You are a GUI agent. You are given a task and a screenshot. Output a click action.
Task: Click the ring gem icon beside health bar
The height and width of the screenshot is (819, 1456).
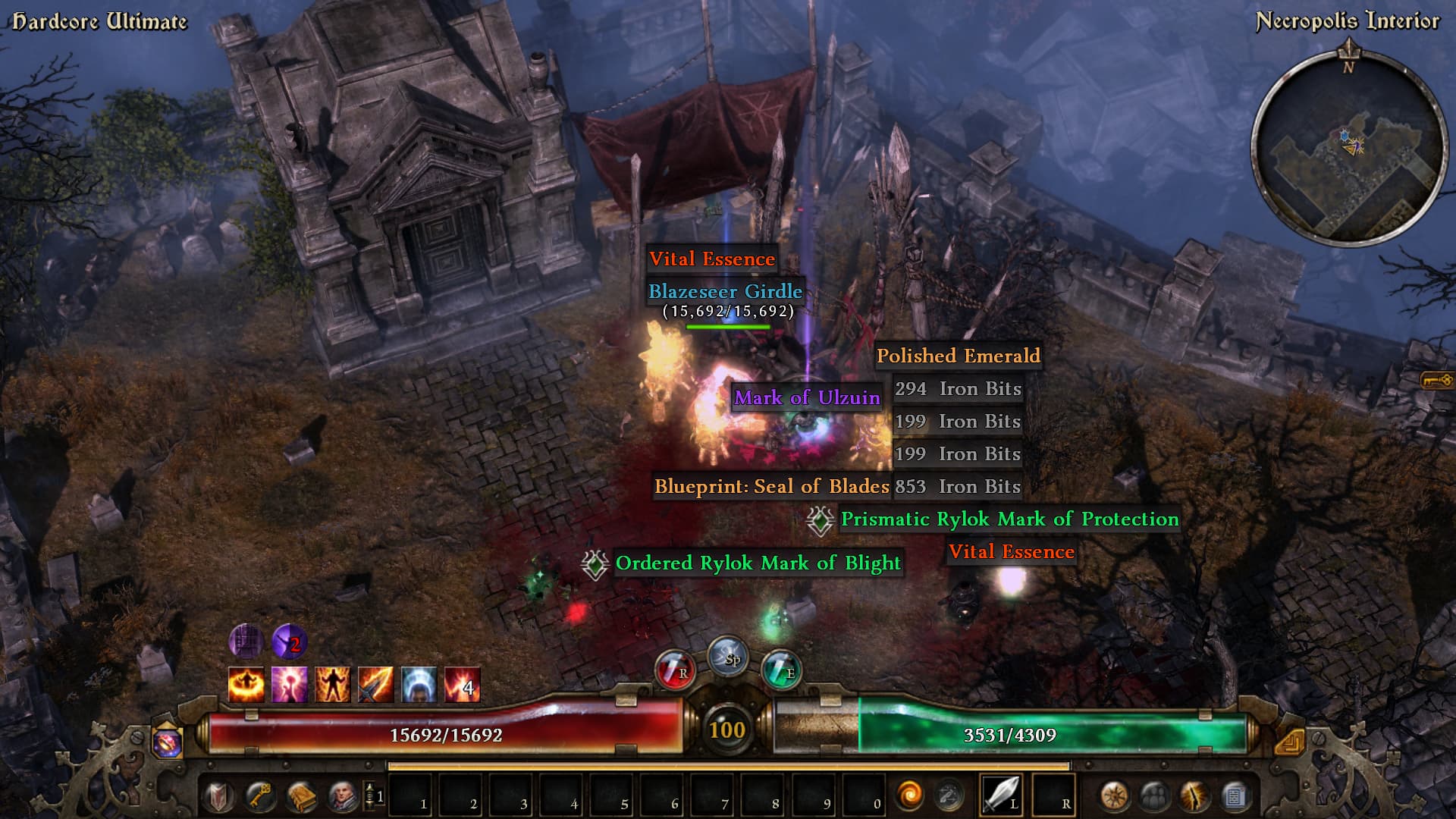[x=167, y=743]
